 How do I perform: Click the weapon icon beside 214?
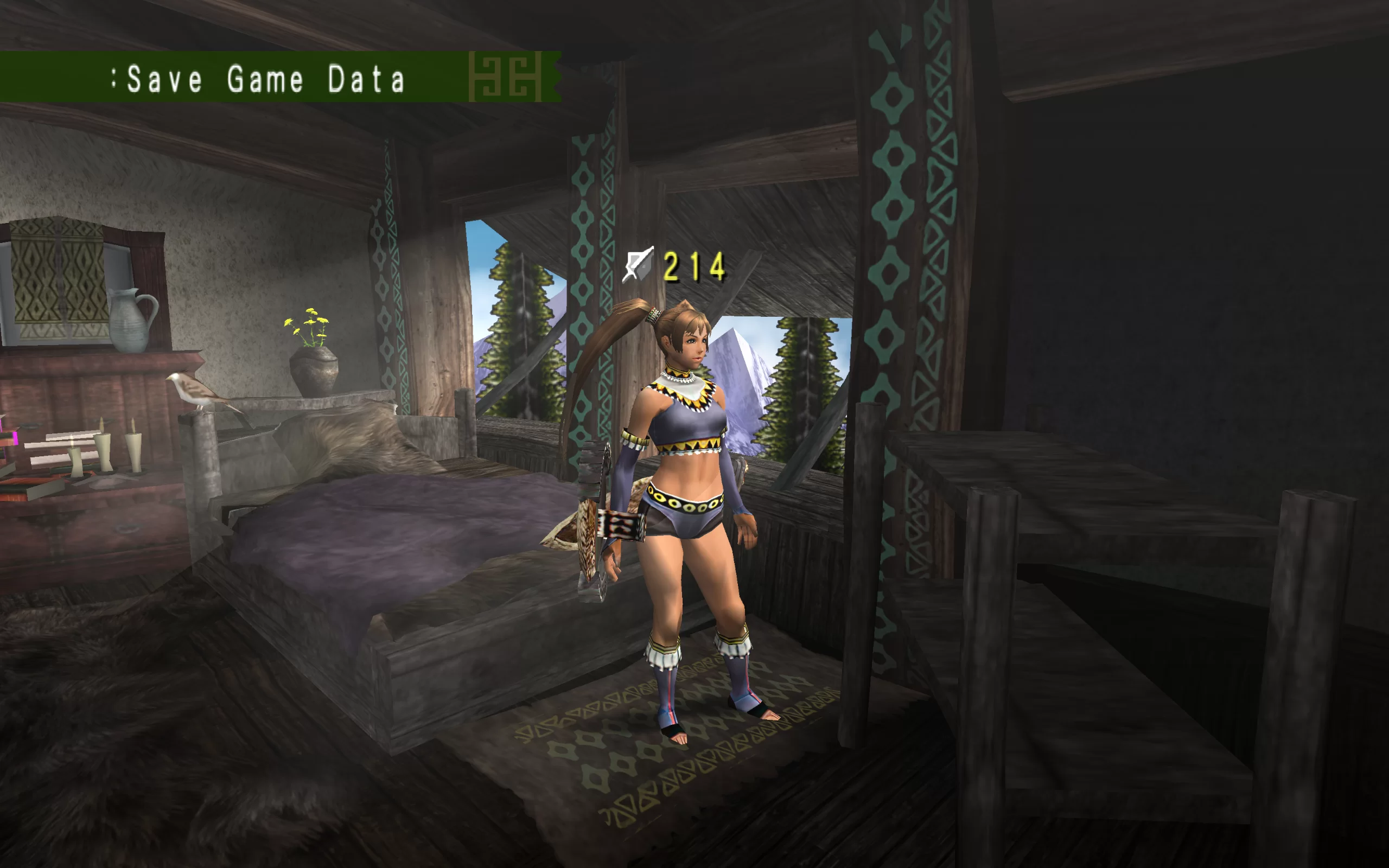coord(638,265)
